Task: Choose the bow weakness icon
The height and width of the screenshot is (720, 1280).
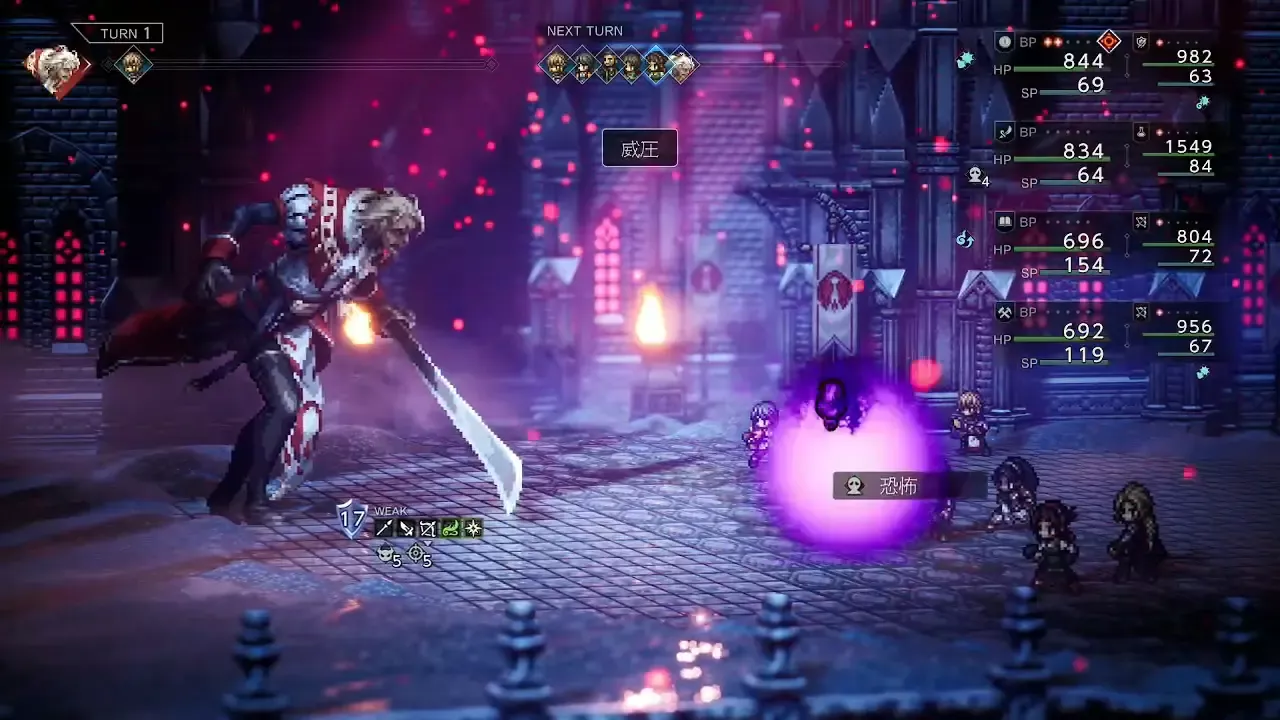Action: (428, 528)
